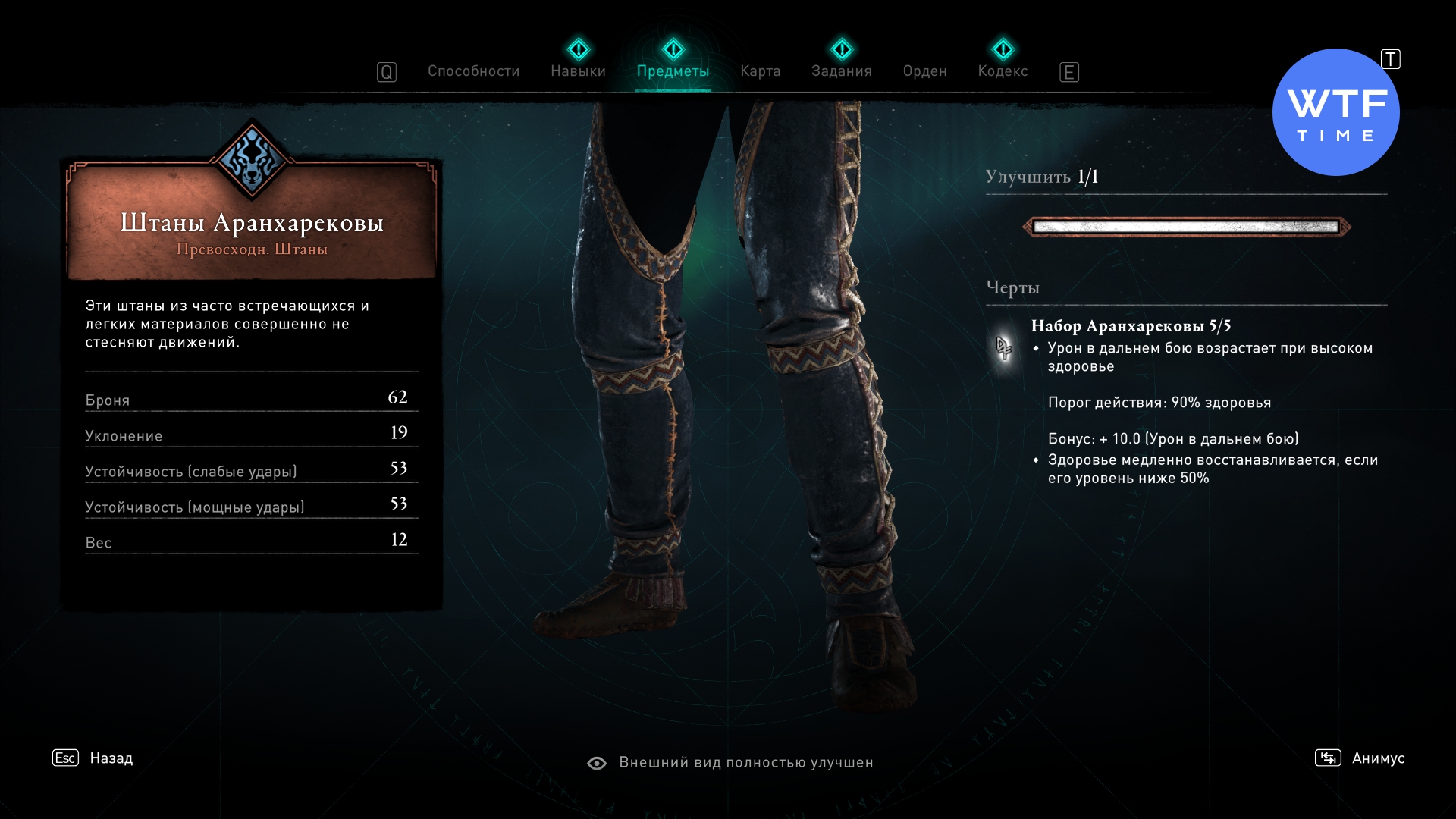The height and width of the screenshot is (819, 1456).
Task: Select the Набор Аранхарековы set perk icon
Action: (1004, 348)
